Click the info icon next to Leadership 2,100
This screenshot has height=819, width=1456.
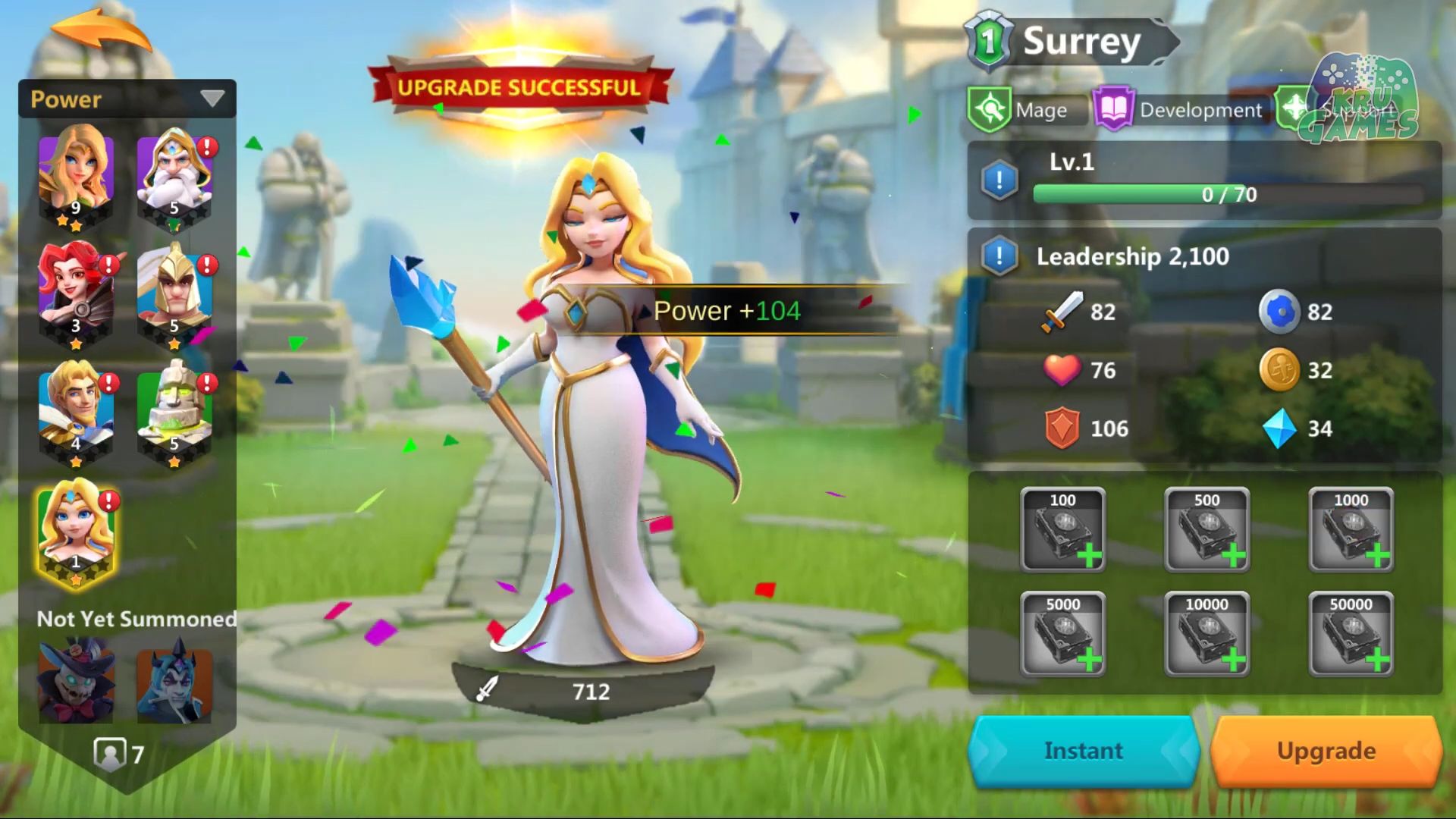[x=999, y=256]
